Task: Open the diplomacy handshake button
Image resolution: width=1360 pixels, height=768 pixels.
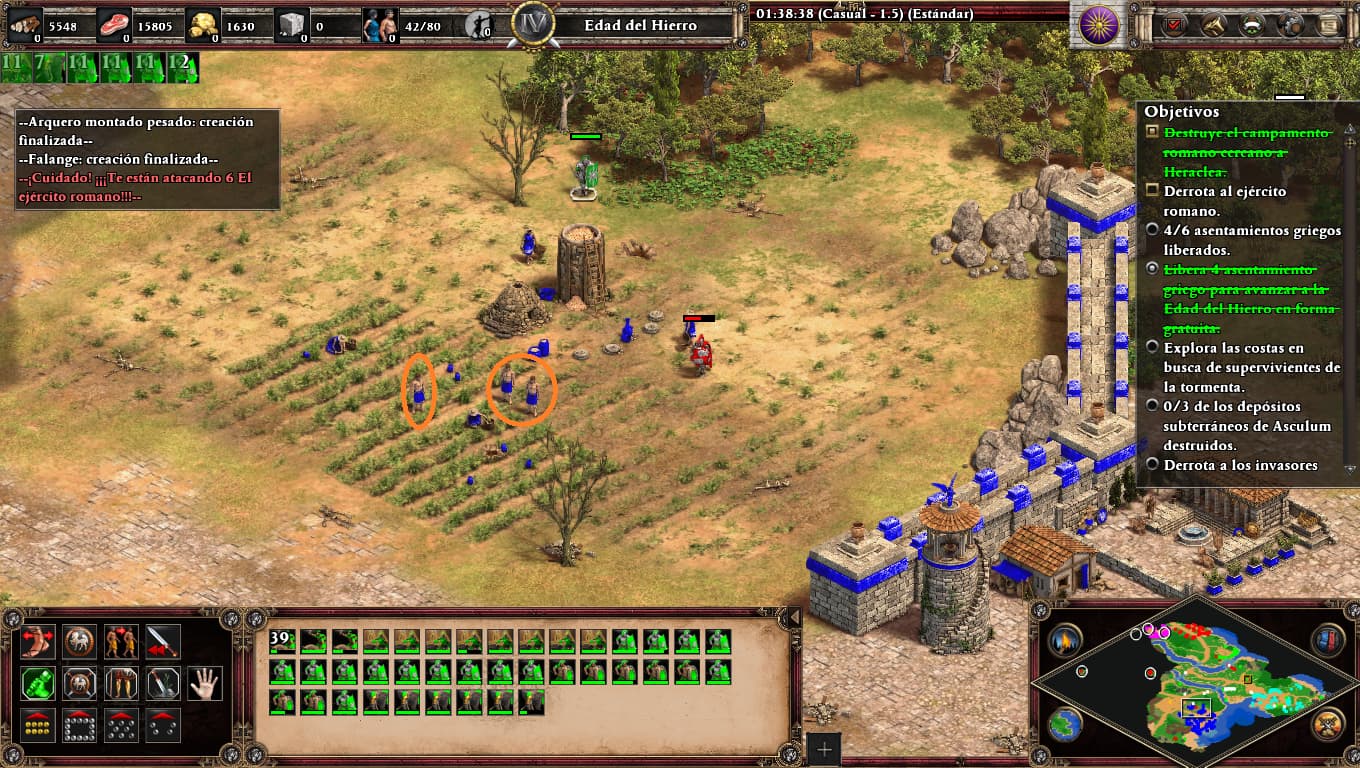Action: click(1253, 24)
